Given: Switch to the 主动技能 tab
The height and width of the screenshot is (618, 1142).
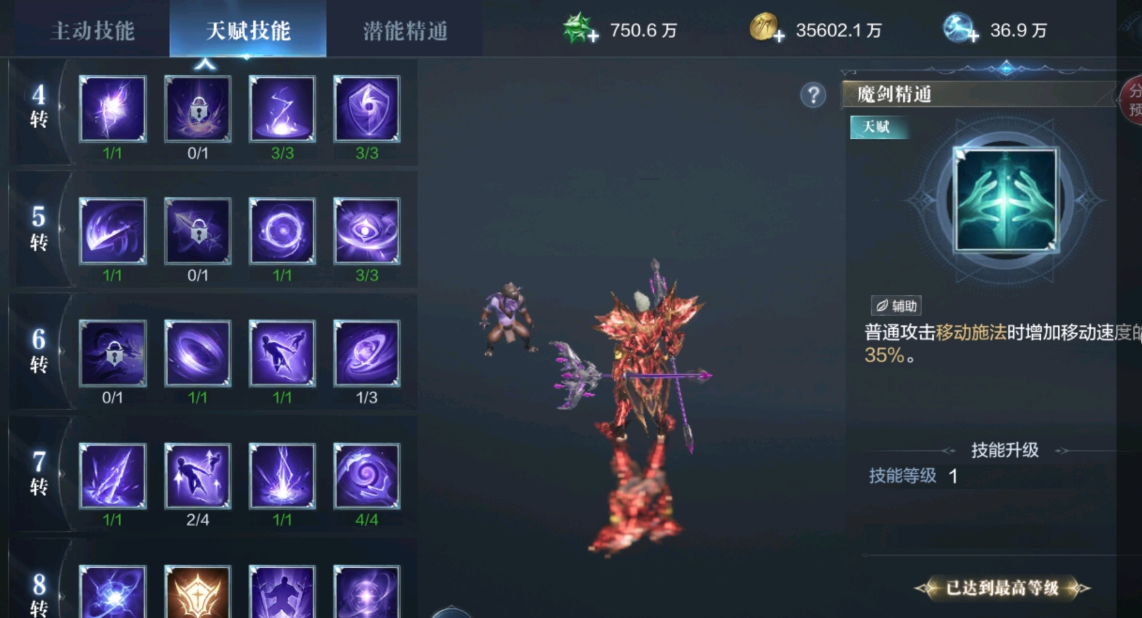Looking at the screenshot, I should (92, 30).
